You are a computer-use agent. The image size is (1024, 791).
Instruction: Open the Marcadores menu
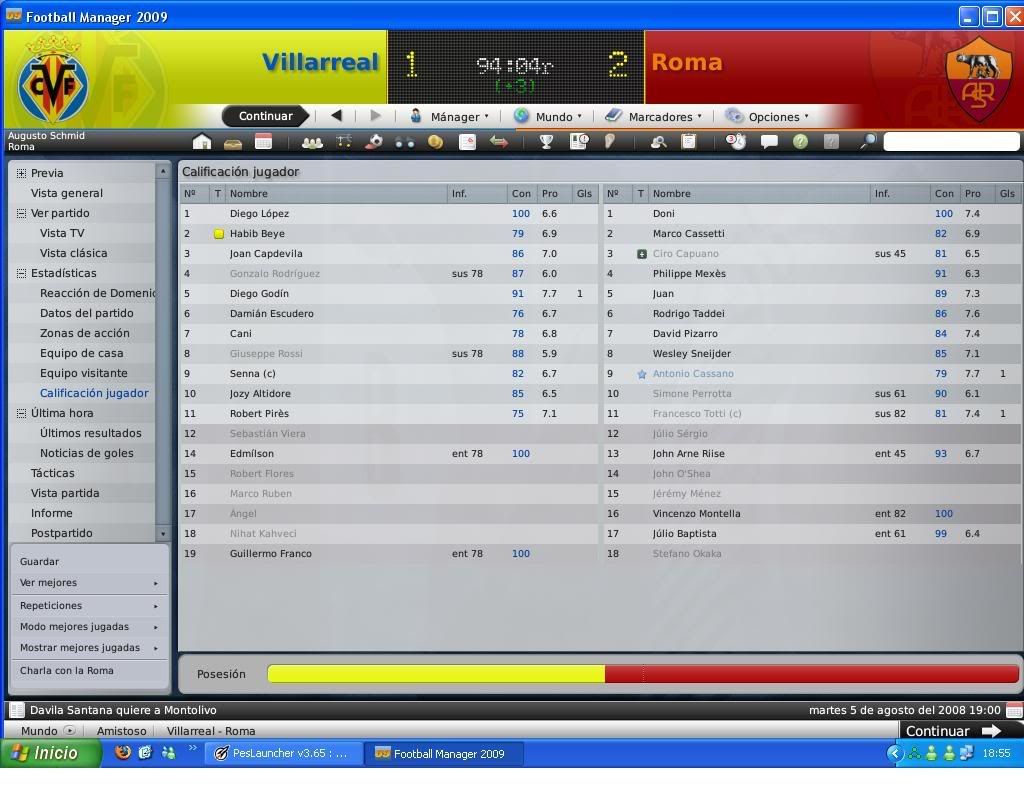click(654, 117)
